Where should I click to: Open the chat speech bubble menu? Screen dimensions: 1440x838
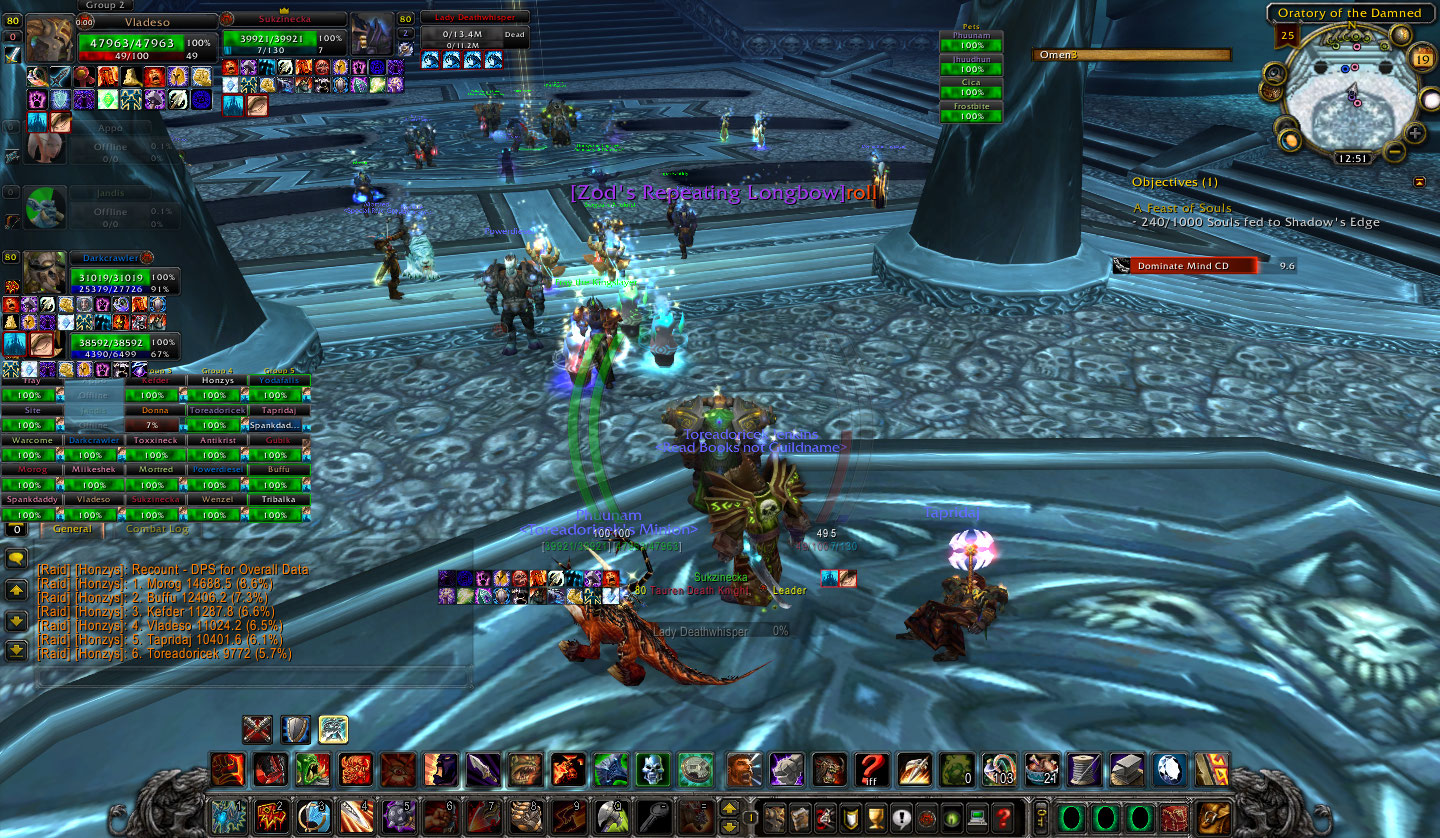(x=16, y=558)
